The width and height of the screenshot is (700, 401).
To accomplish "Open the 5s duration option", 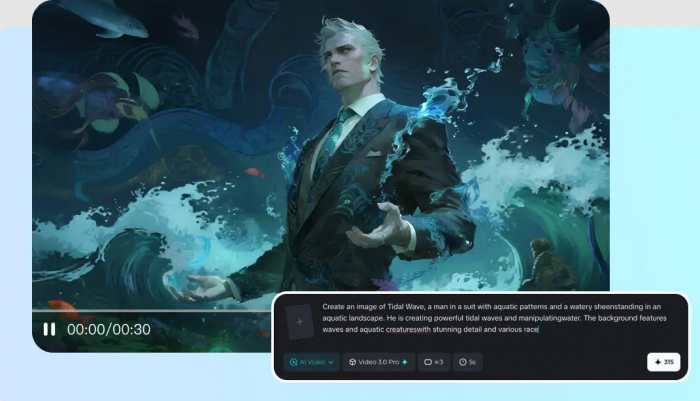I will point(468,362).
